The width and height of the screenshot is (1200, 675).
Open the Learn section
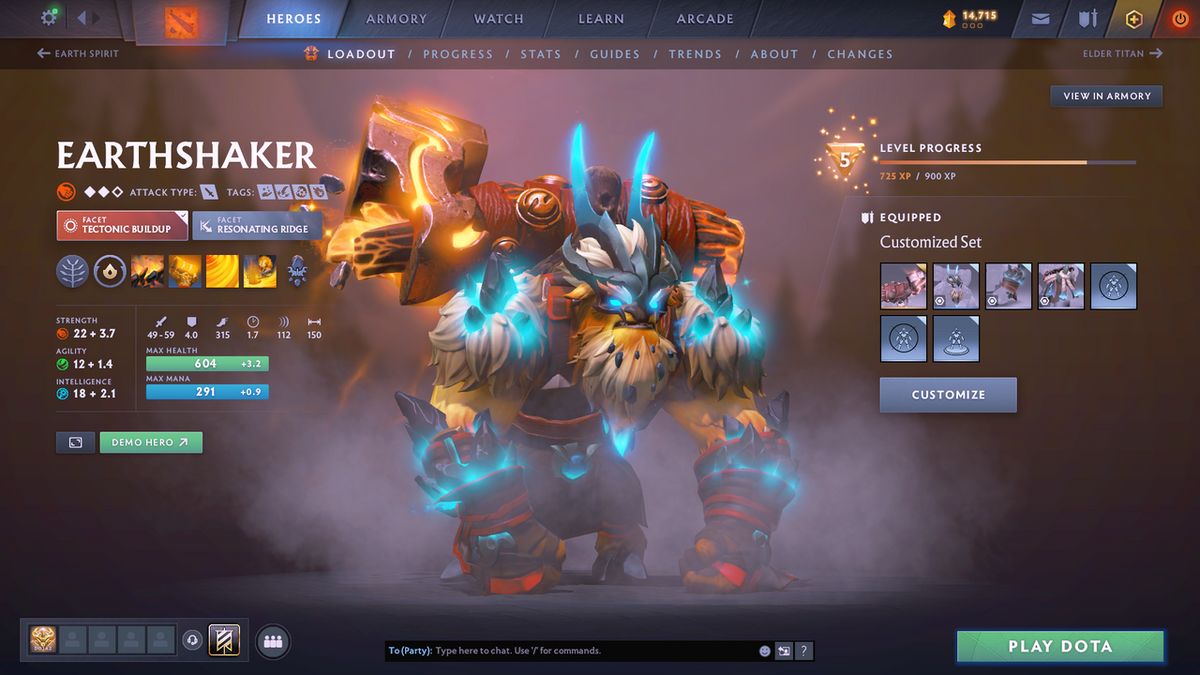(601, 19)
